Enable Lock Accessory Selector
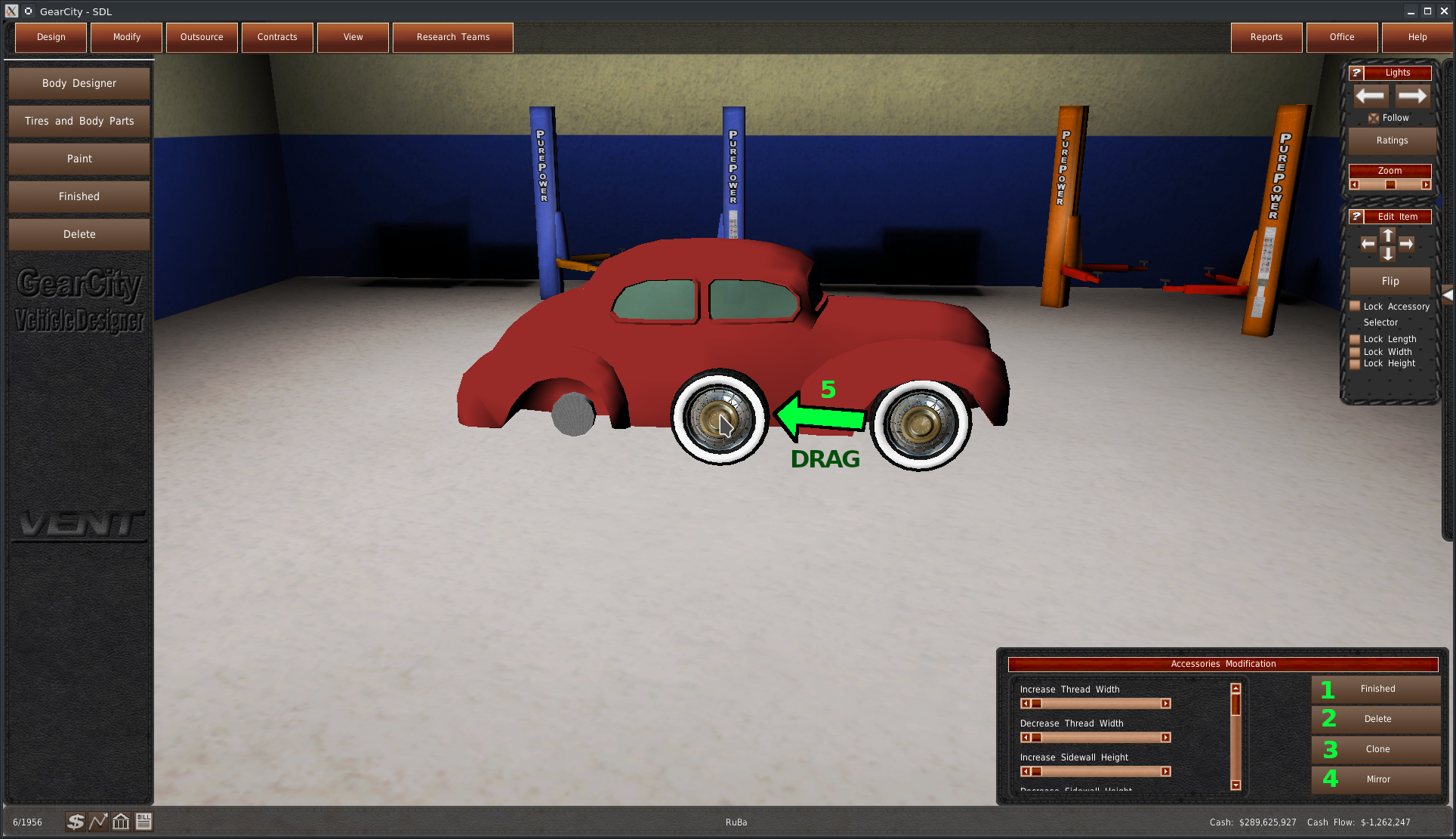 (x=1355, y=307)
